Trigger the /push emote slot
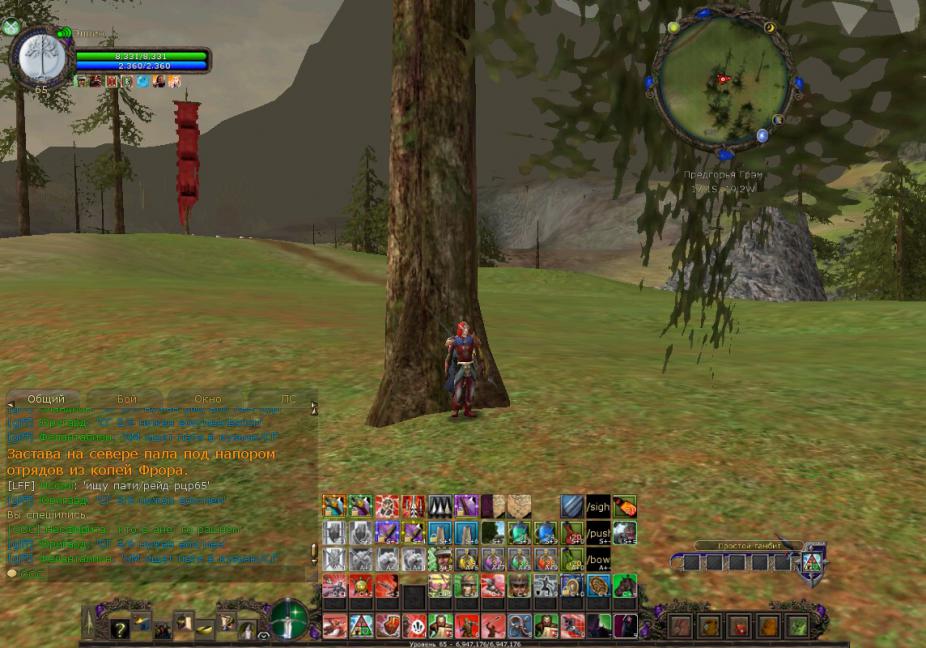The height and width of the screenshot is (648, 926). 598,532
